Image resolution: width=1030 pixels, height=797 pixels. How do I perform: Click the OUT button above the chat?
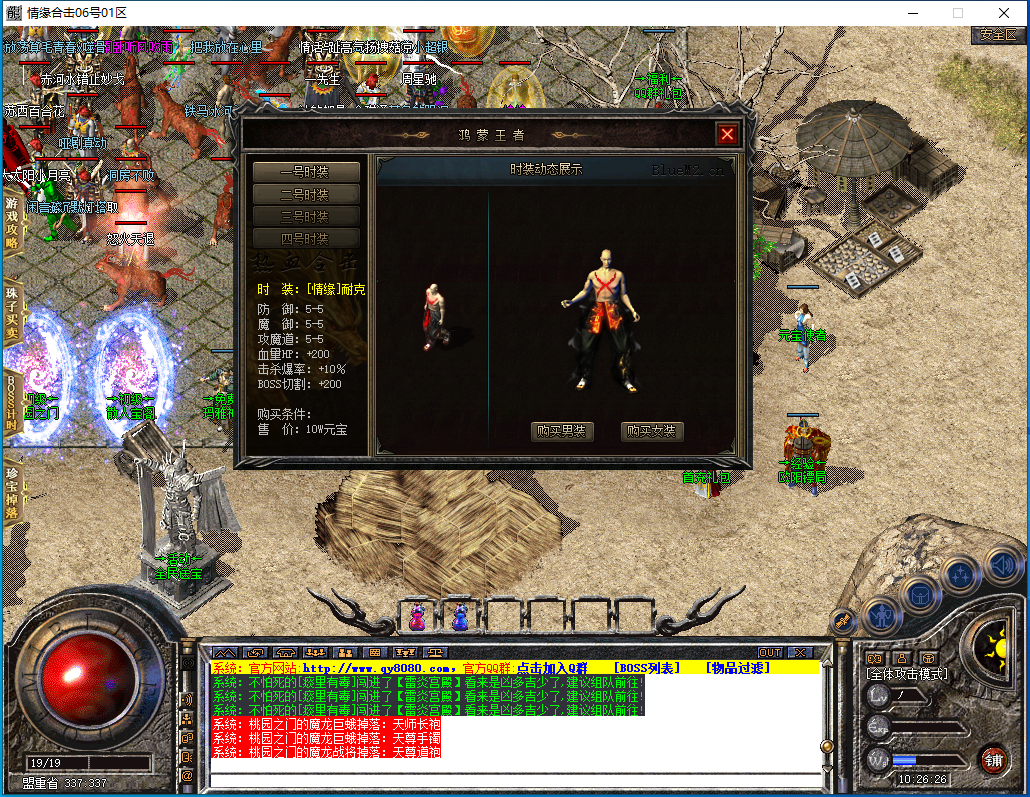[x=769, y=652]
